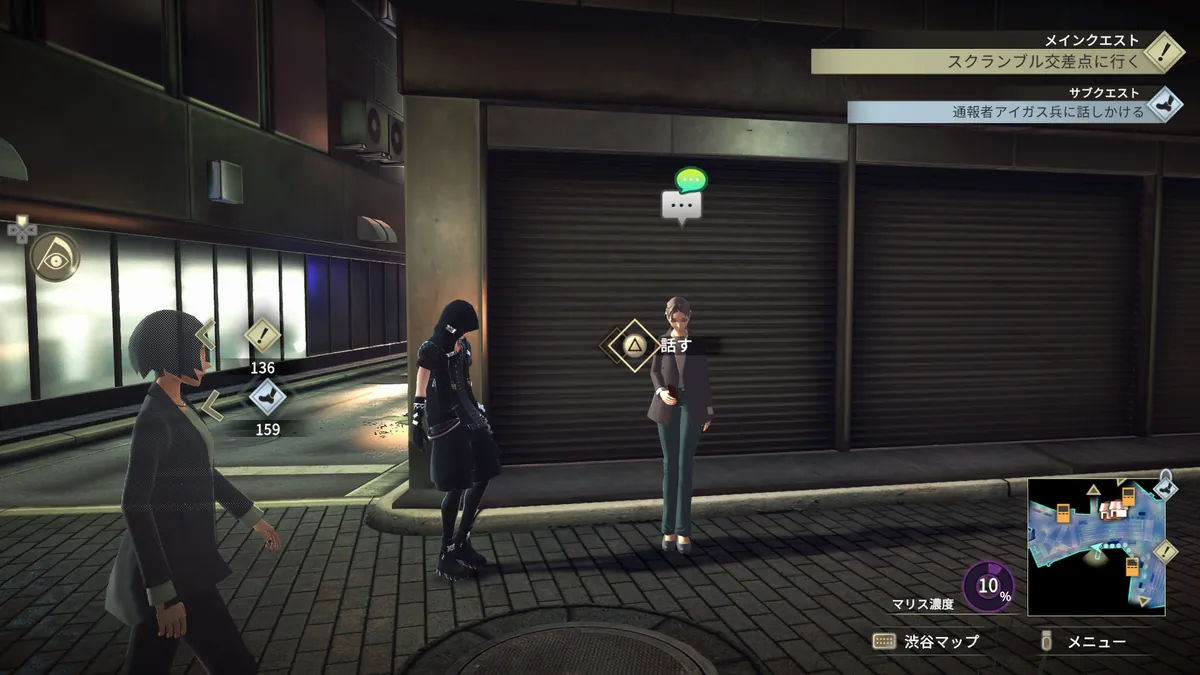Choose the 話す talk prompt
The image size is (1200, 675).
634,346
